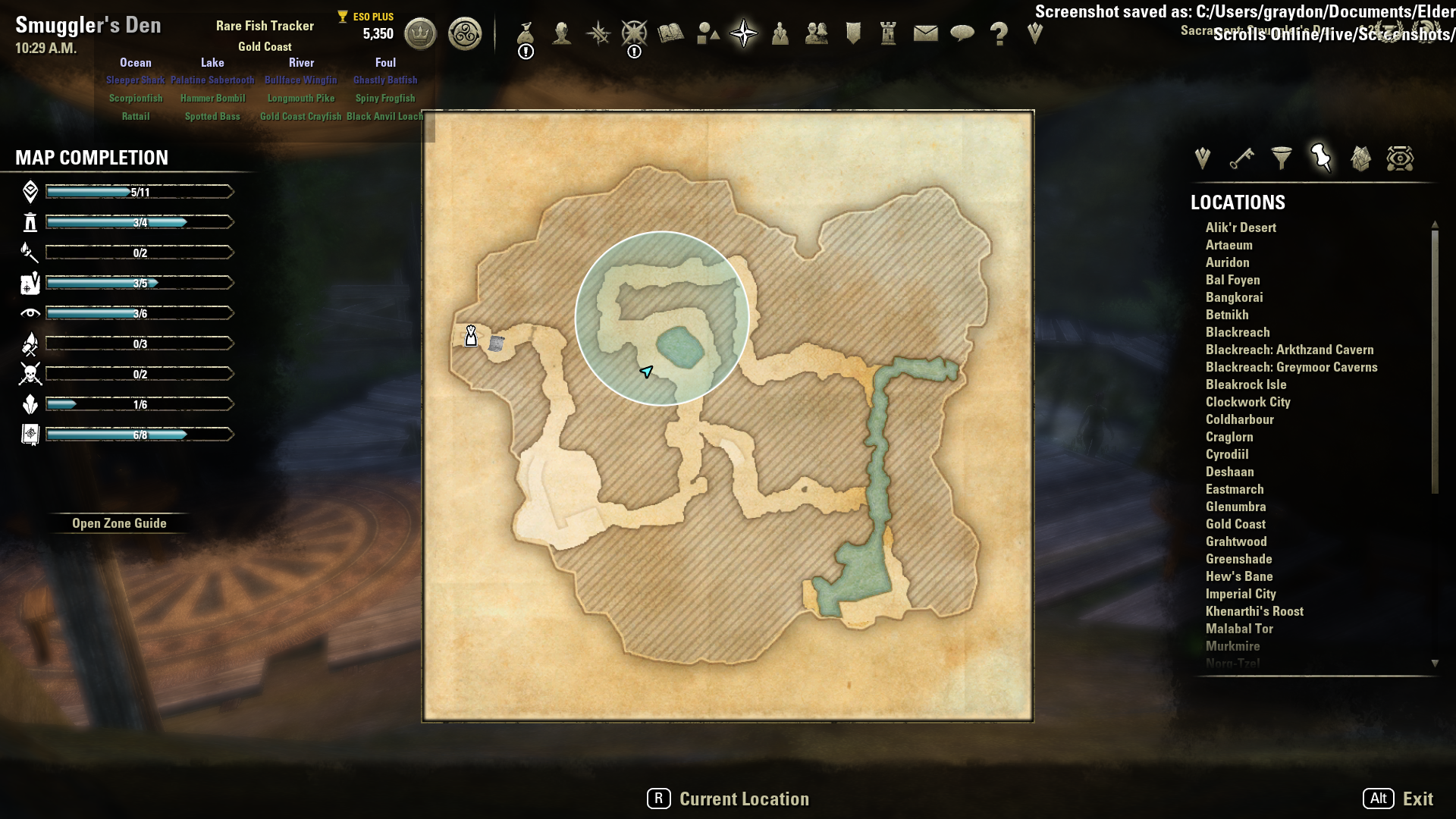Open the character bust menu icon
Image resolution: width=1456 pixels, height=819 pixels.
point(562,33)
